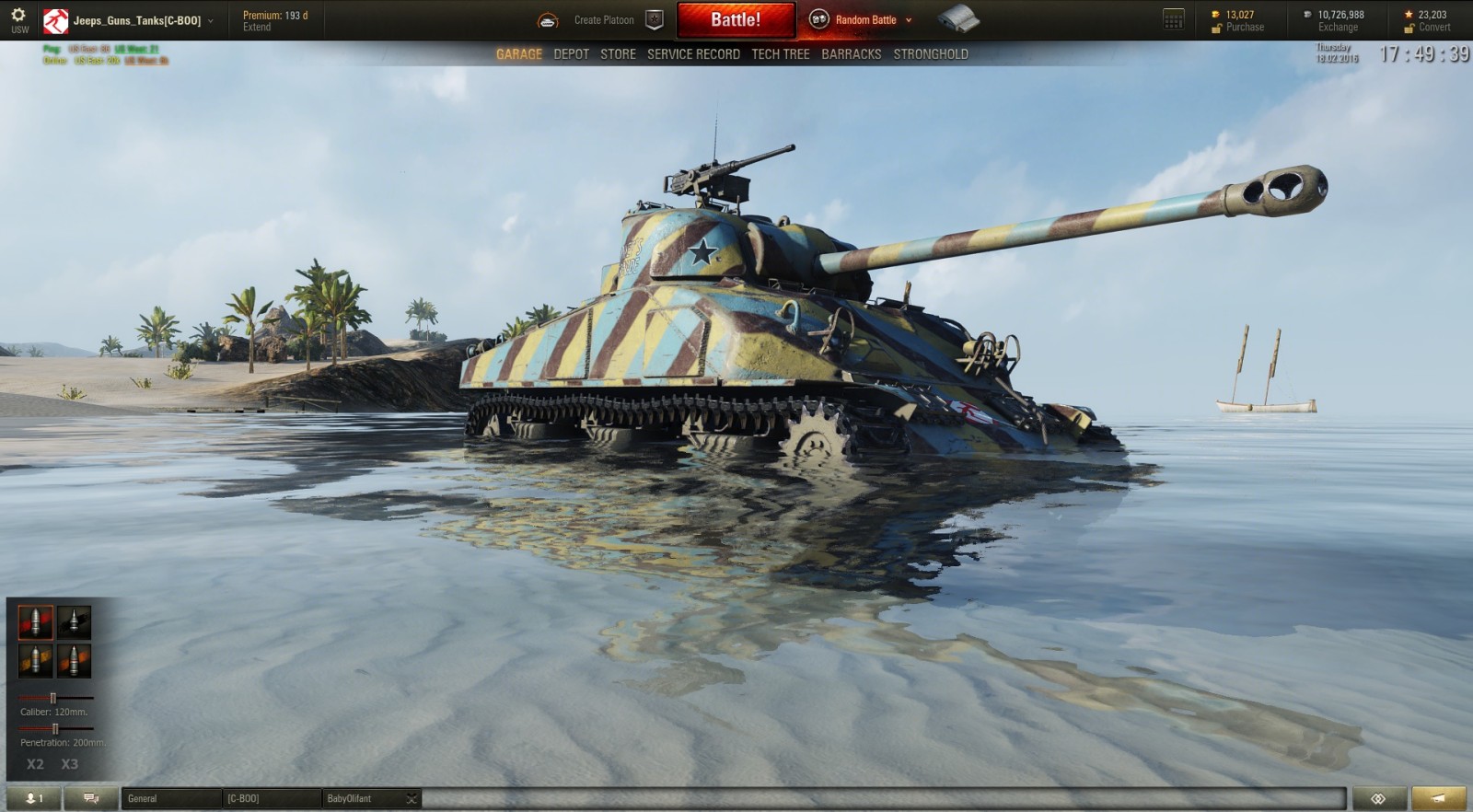This screenshot has height=812, width=1473.
Task: Open the chat bubble icon at bottom left
Action: click(x=88, y=798)
